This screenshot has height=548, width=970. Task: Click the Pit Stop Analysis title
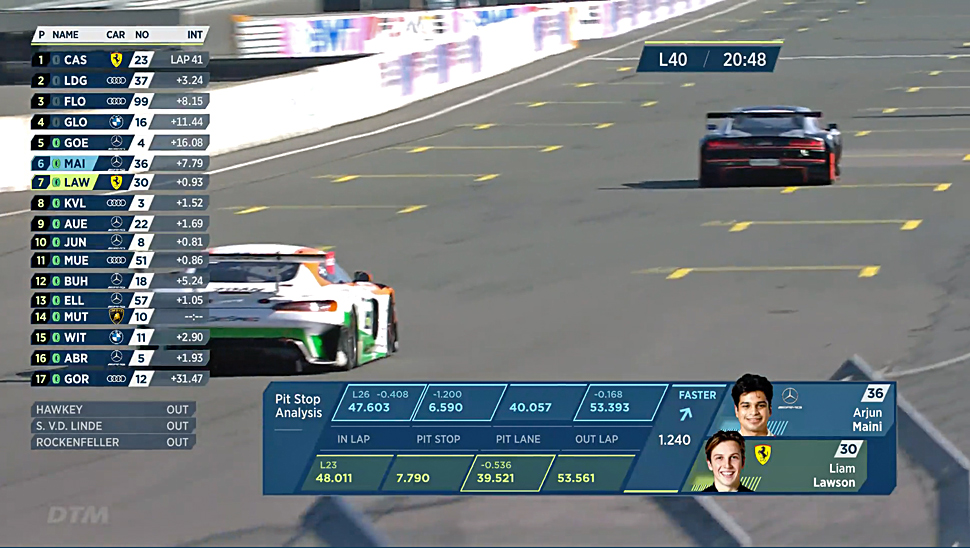299,406
